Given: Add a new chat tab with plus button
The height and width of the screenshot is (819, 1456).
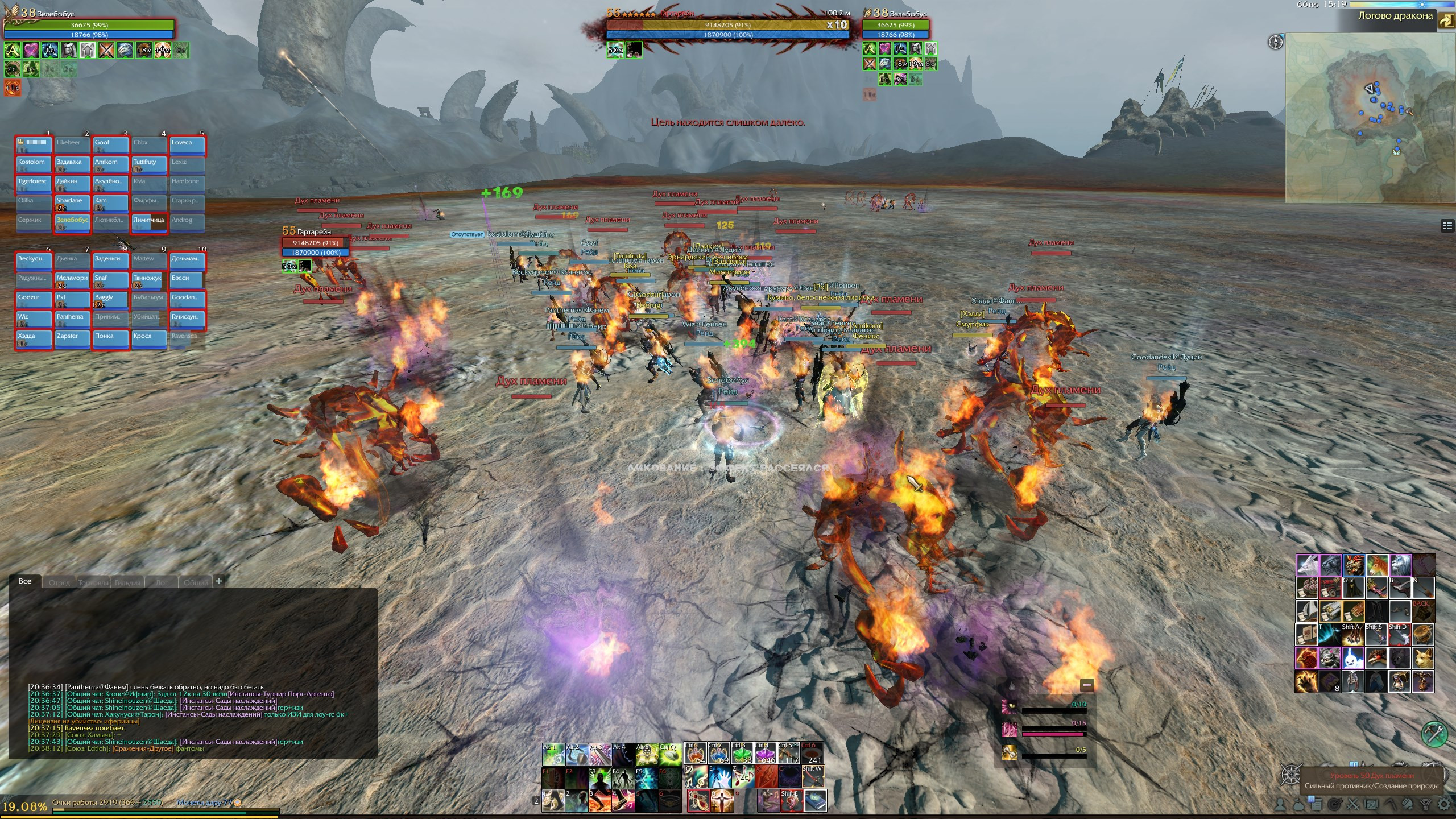Looking at the screenshot, I should (x=219, y=581).
